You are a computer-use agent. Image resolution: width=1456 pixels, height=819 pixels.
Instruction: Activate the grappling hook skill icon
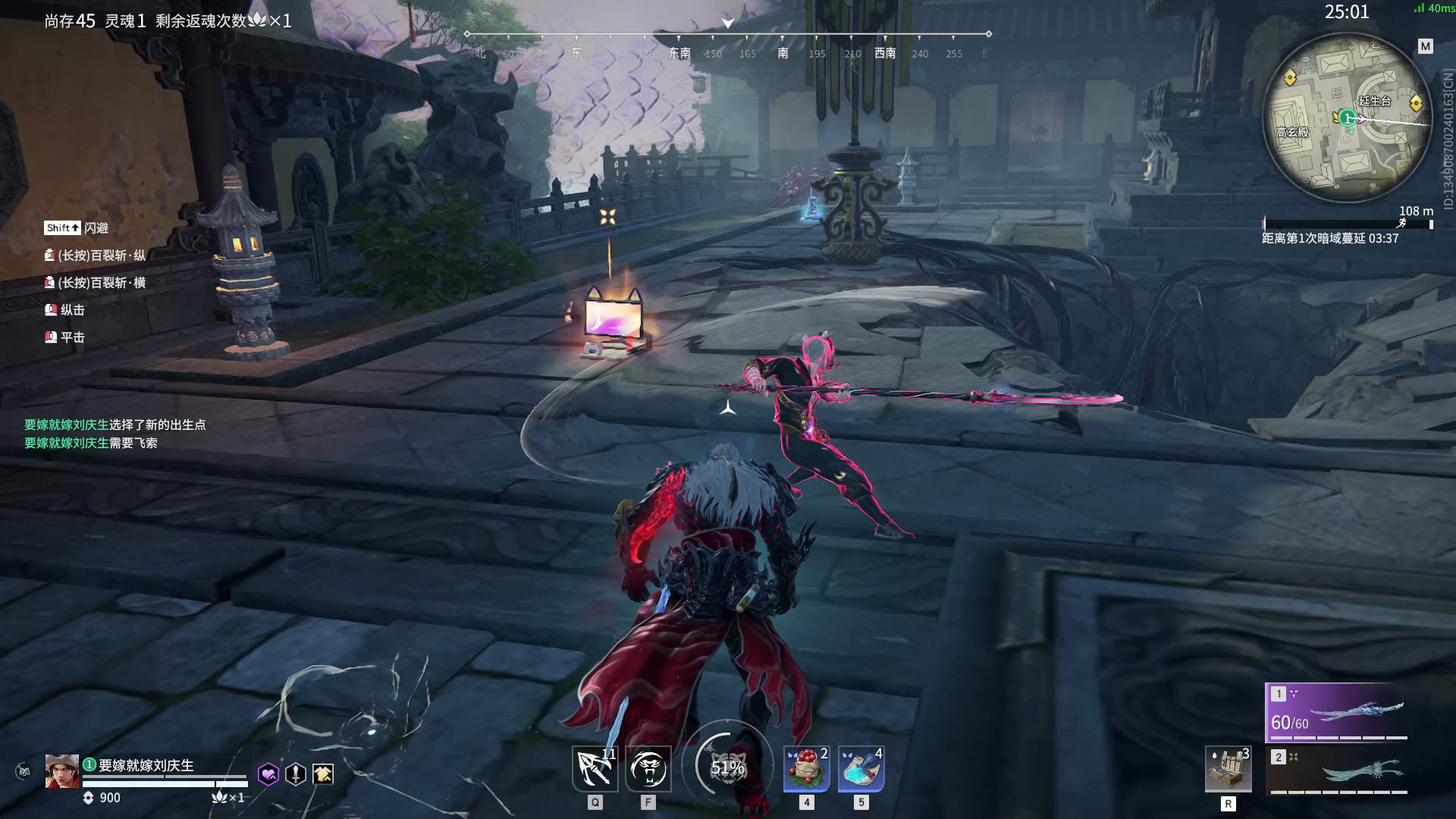pos(595,768)
